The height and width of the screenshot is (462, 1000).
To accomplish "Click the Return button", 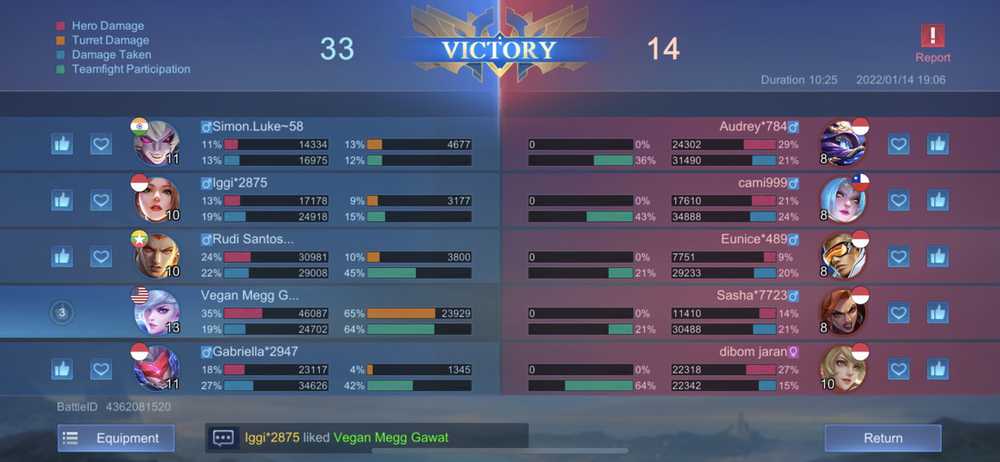I will 882,438.
